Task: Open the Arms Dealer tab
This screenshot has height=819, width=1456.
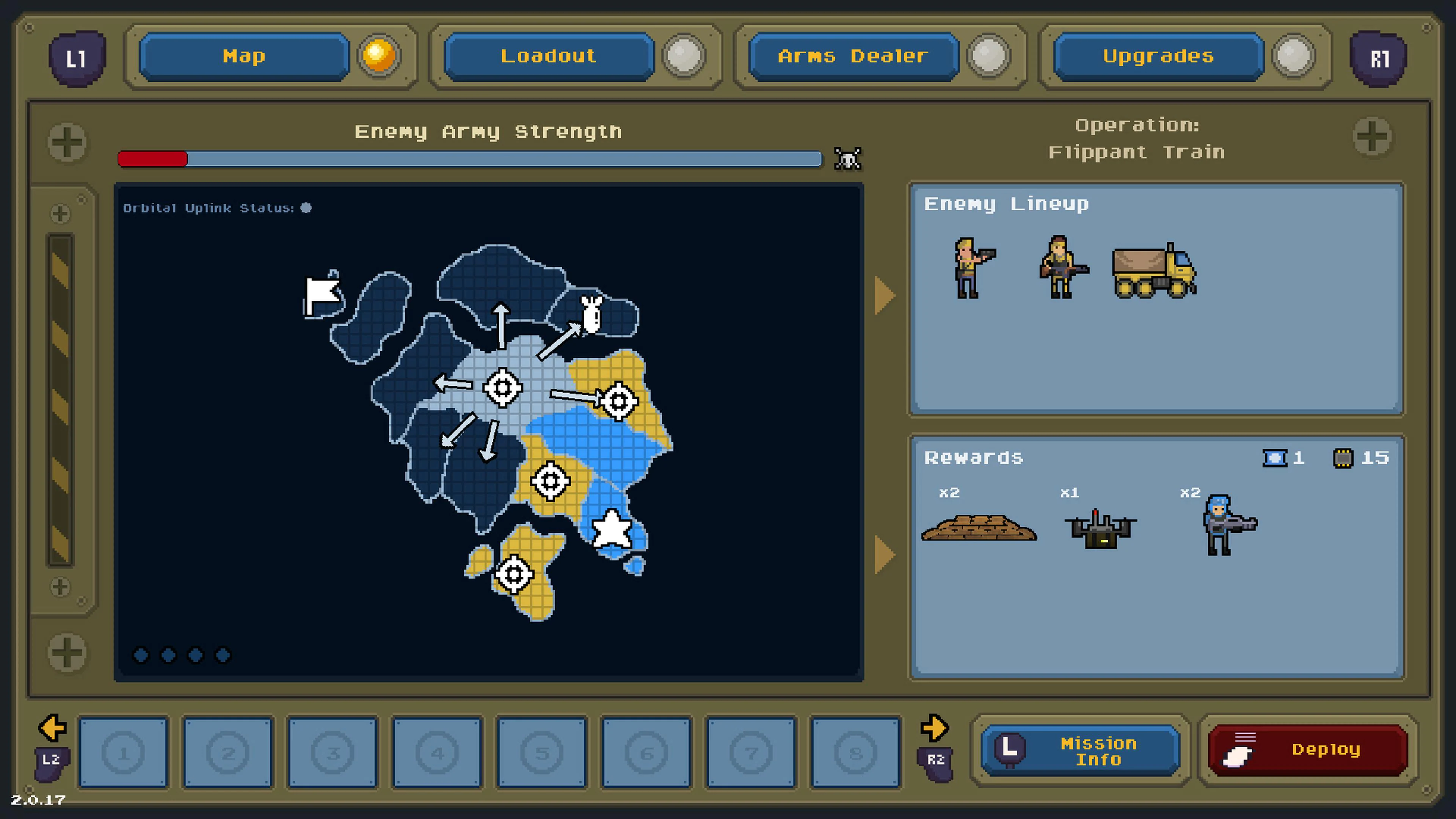Action: [x=852, y=56]
